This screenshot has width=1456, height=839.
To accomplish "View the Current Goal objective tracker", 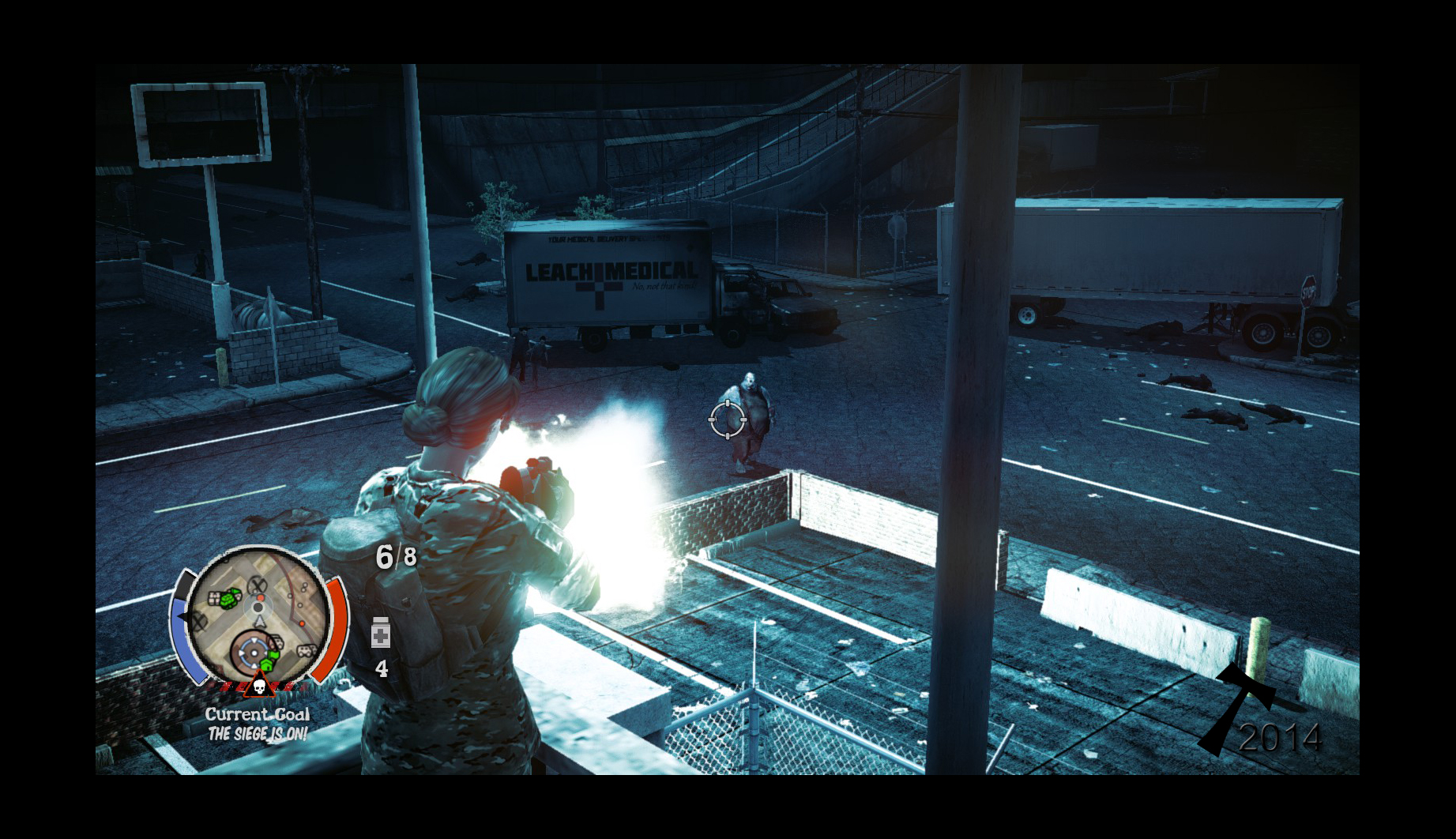I will pos(258,724).
